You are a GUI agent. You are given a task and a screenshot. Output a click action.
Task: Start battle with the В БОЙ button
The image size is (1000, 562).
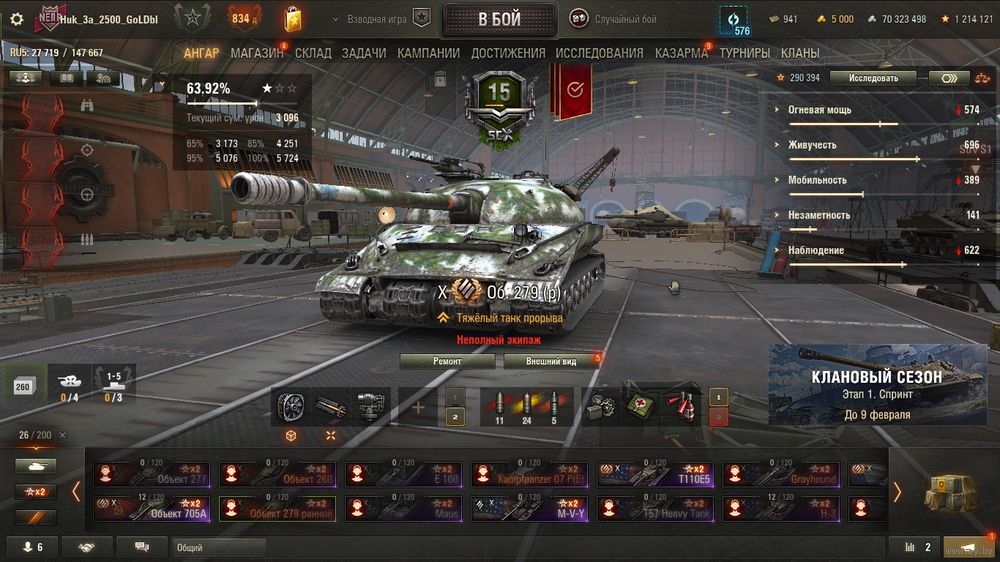point(499,19)
